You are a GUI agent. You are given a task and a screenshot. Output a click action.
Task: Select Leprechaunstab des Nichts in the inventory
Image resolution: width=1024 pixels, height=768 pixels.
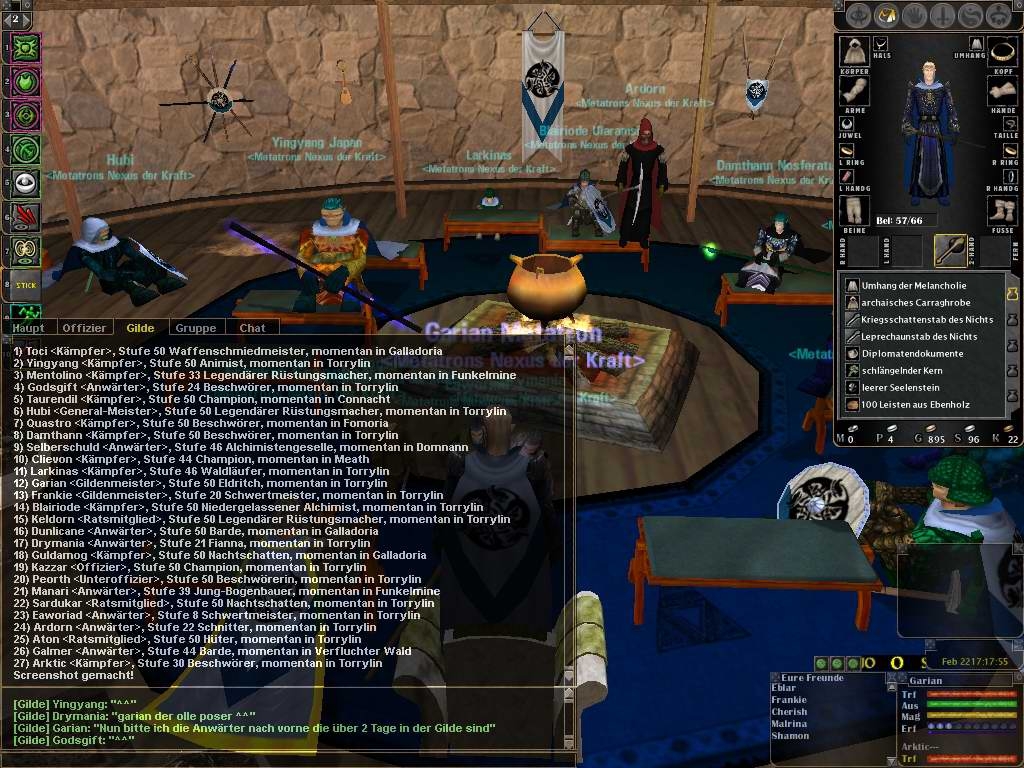pyautogui.click(x=918, y=336)
